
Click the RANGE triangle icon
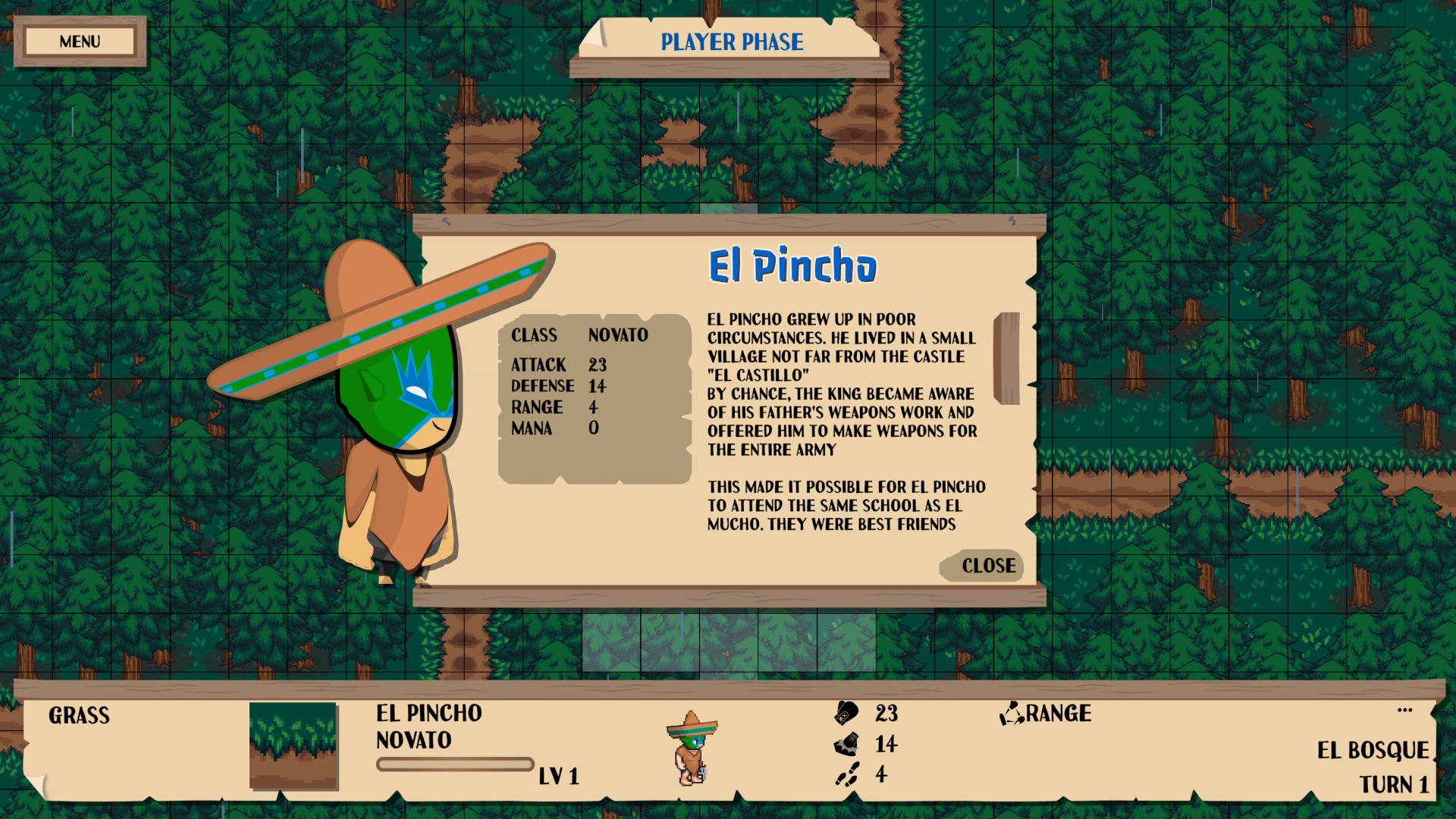click(x=1012, y=713)
